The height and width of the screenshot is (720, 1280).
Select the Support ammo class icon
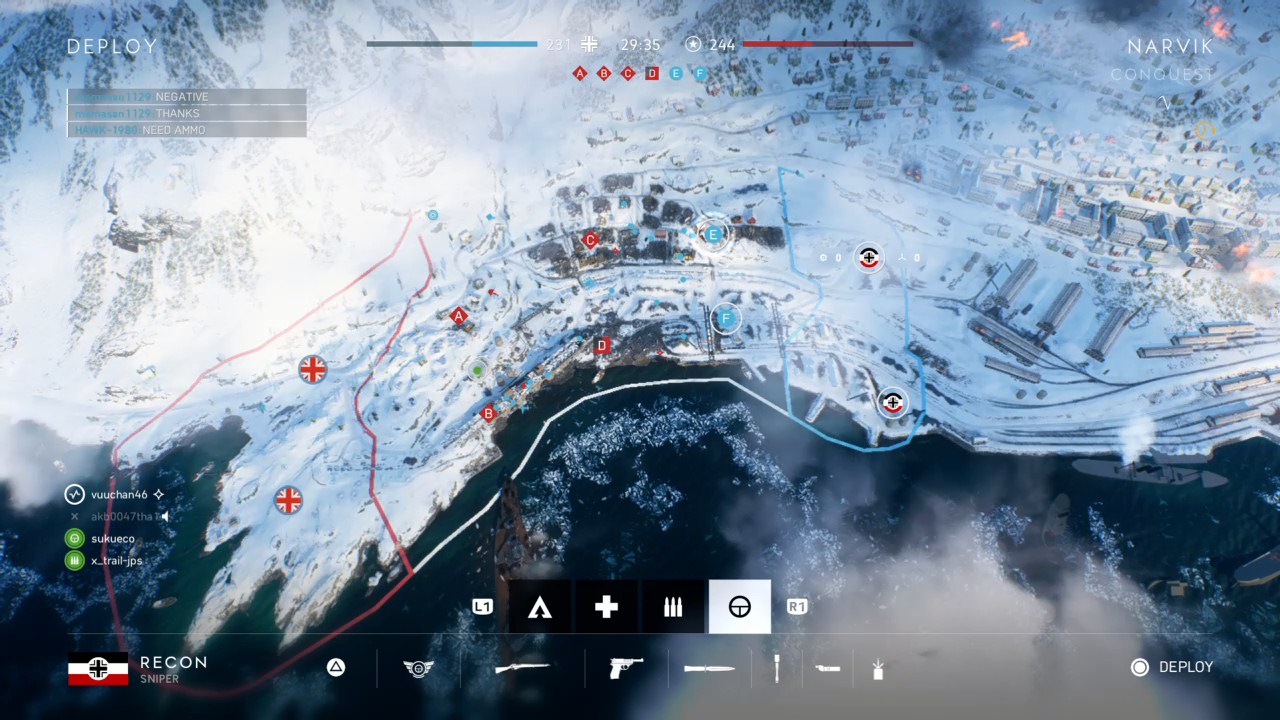(x=672, y=606)
